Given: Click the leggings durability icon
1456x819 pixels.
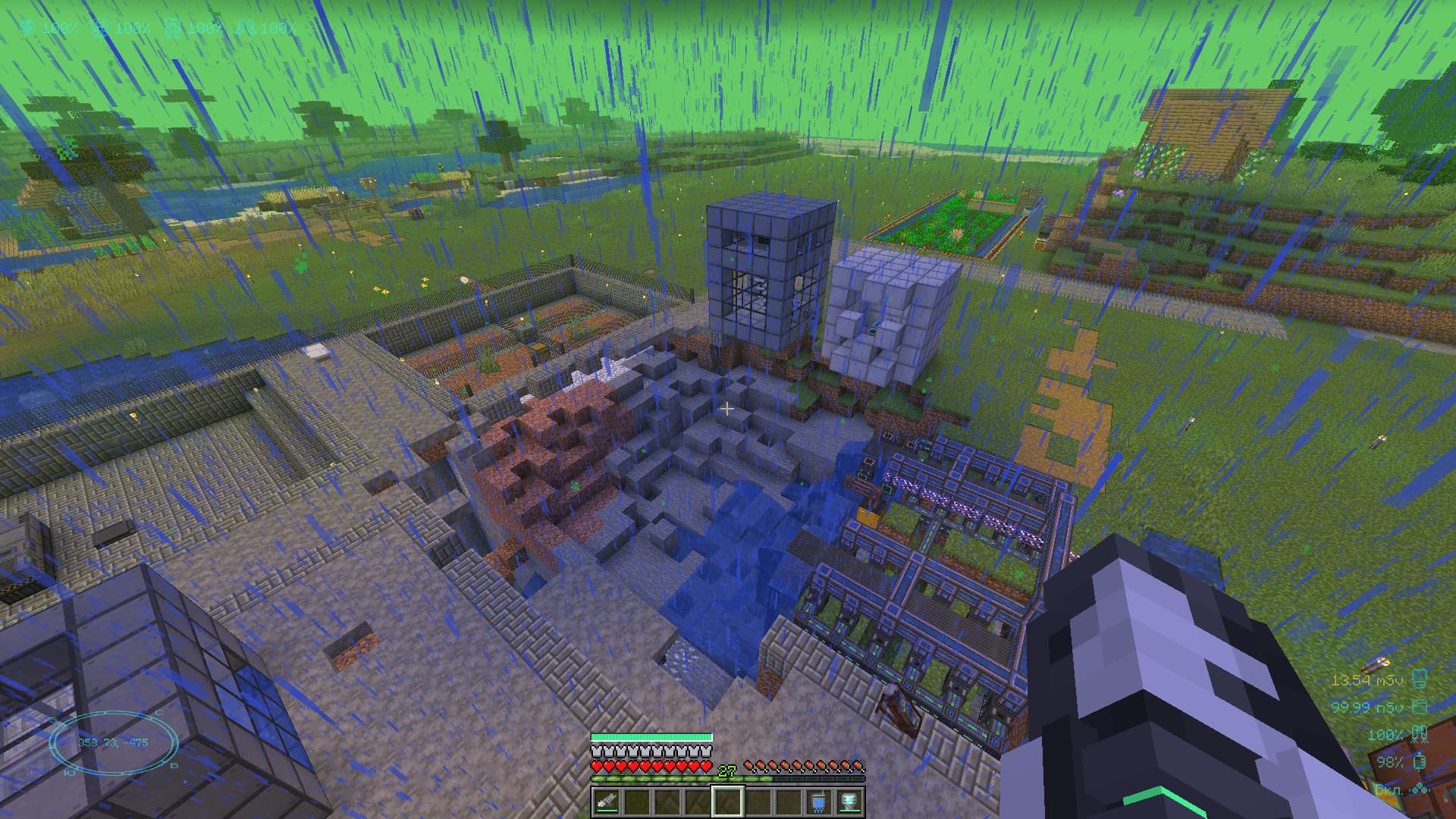Looking at the screenshot, I should pos(172,28).
